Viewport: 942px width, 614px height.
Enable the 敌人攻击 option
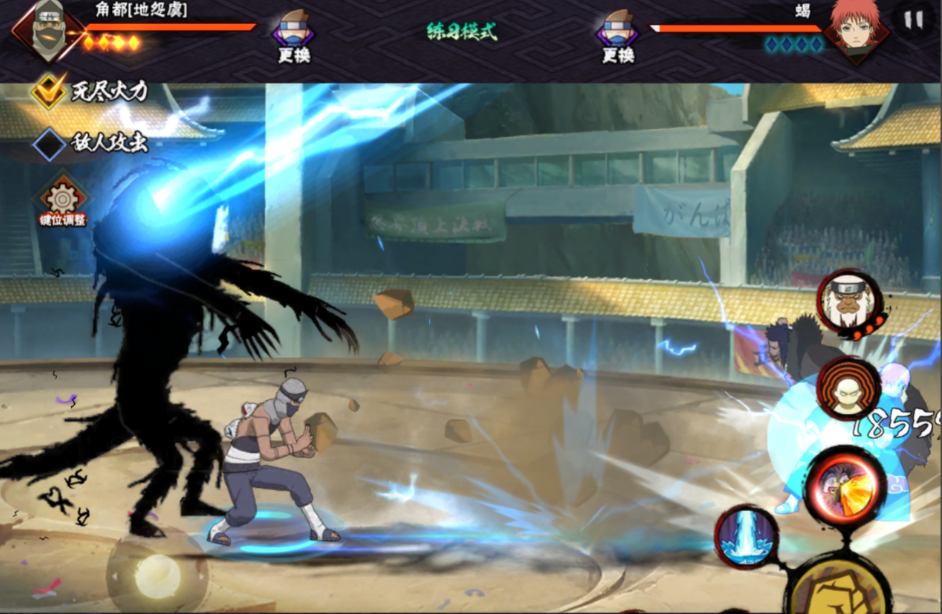48,143
